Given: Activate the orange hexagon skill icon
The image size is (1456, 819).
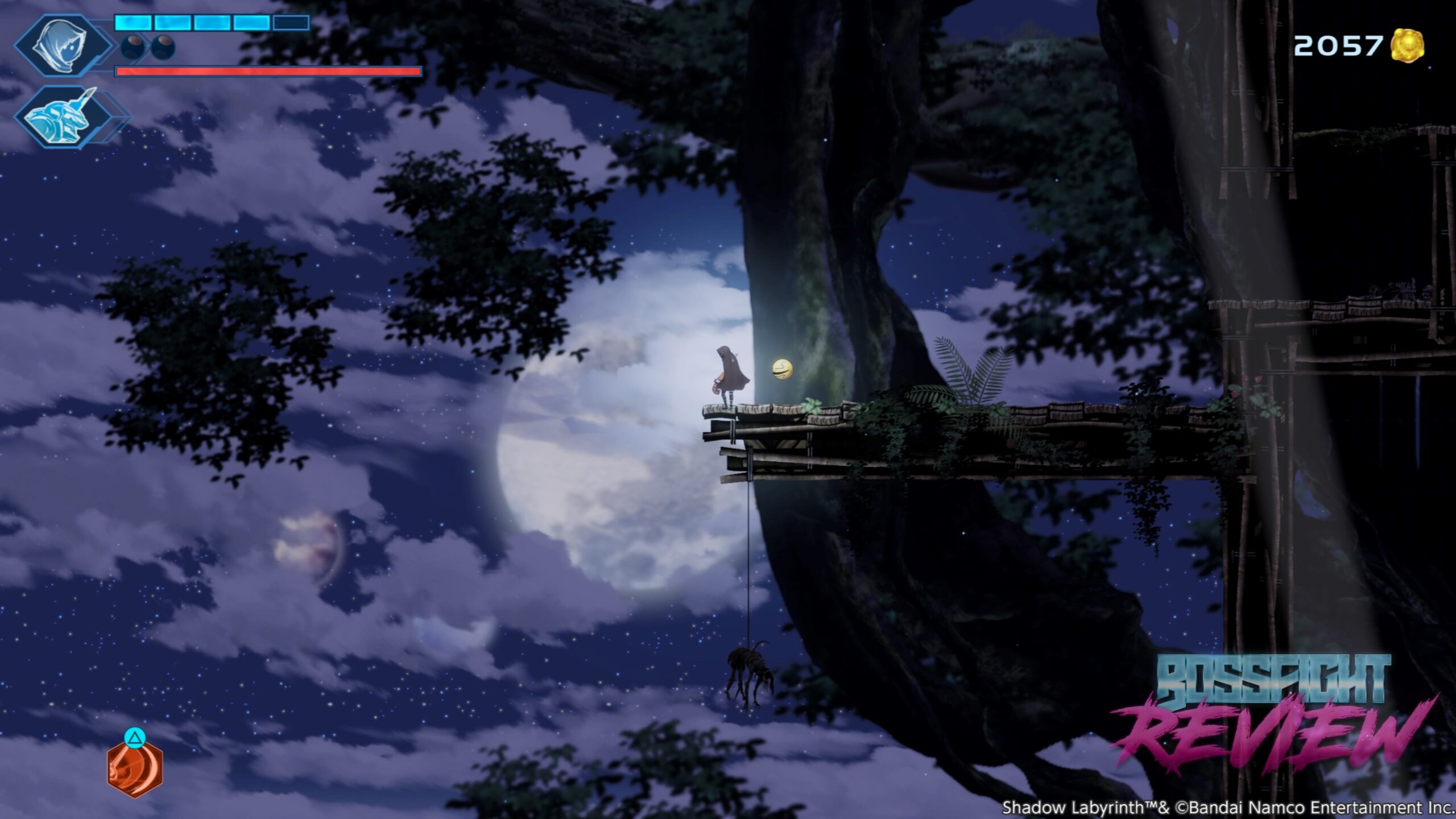Looking at the screenshot, I should (135, 768).
